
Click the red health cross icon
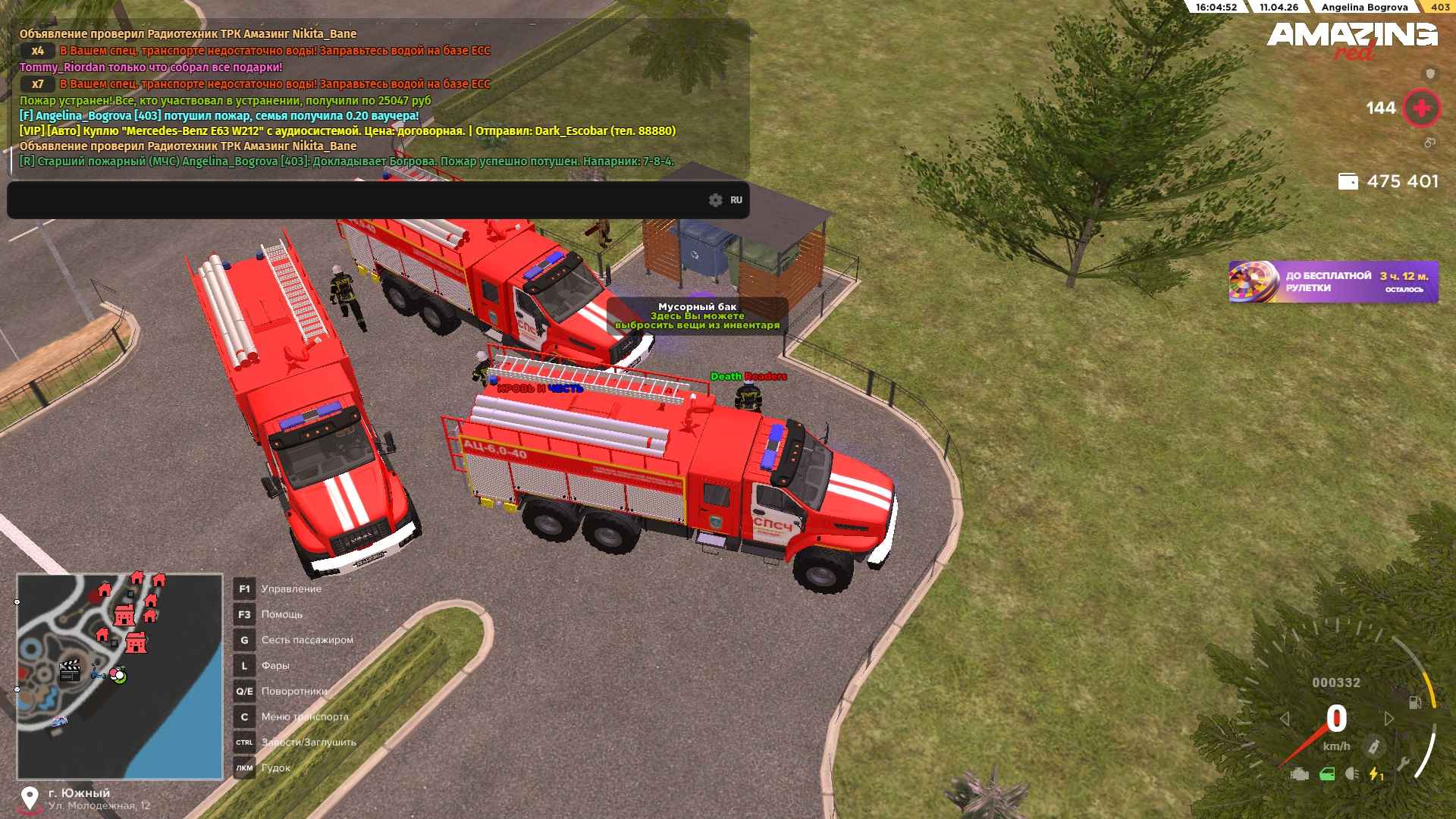click(1421, 108)
